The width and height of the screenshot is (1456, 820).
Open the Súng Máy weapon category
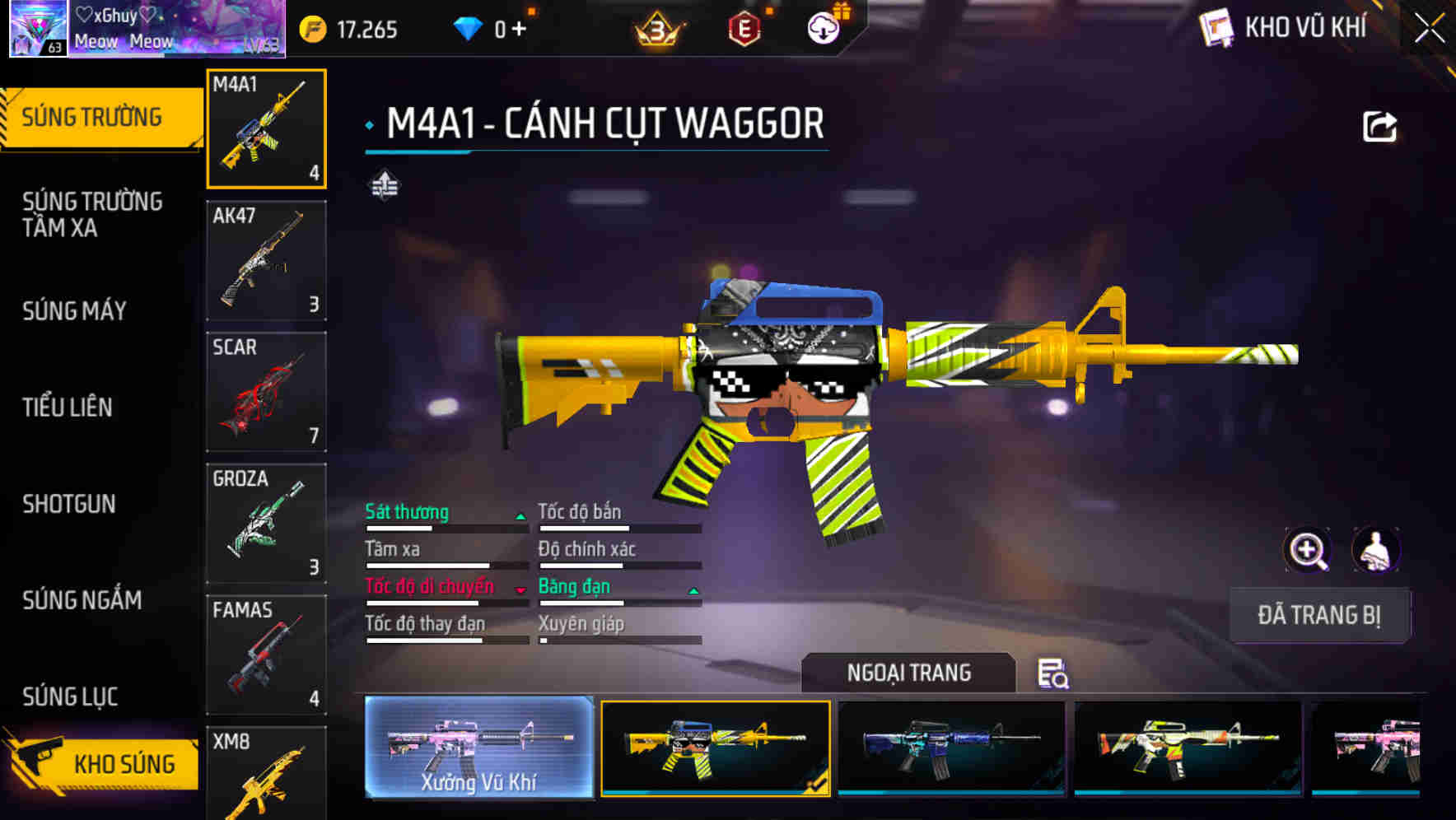75,311
